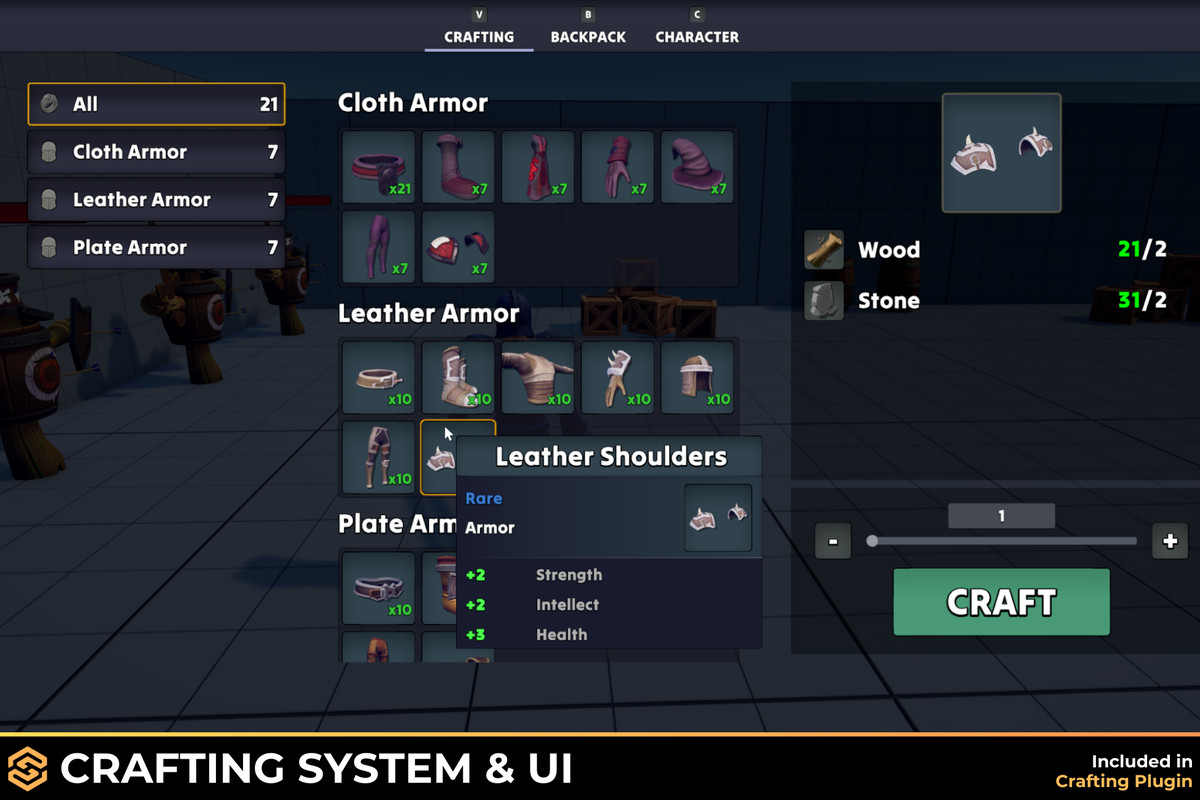
Task: Show All recipes category
Action: 156,104
